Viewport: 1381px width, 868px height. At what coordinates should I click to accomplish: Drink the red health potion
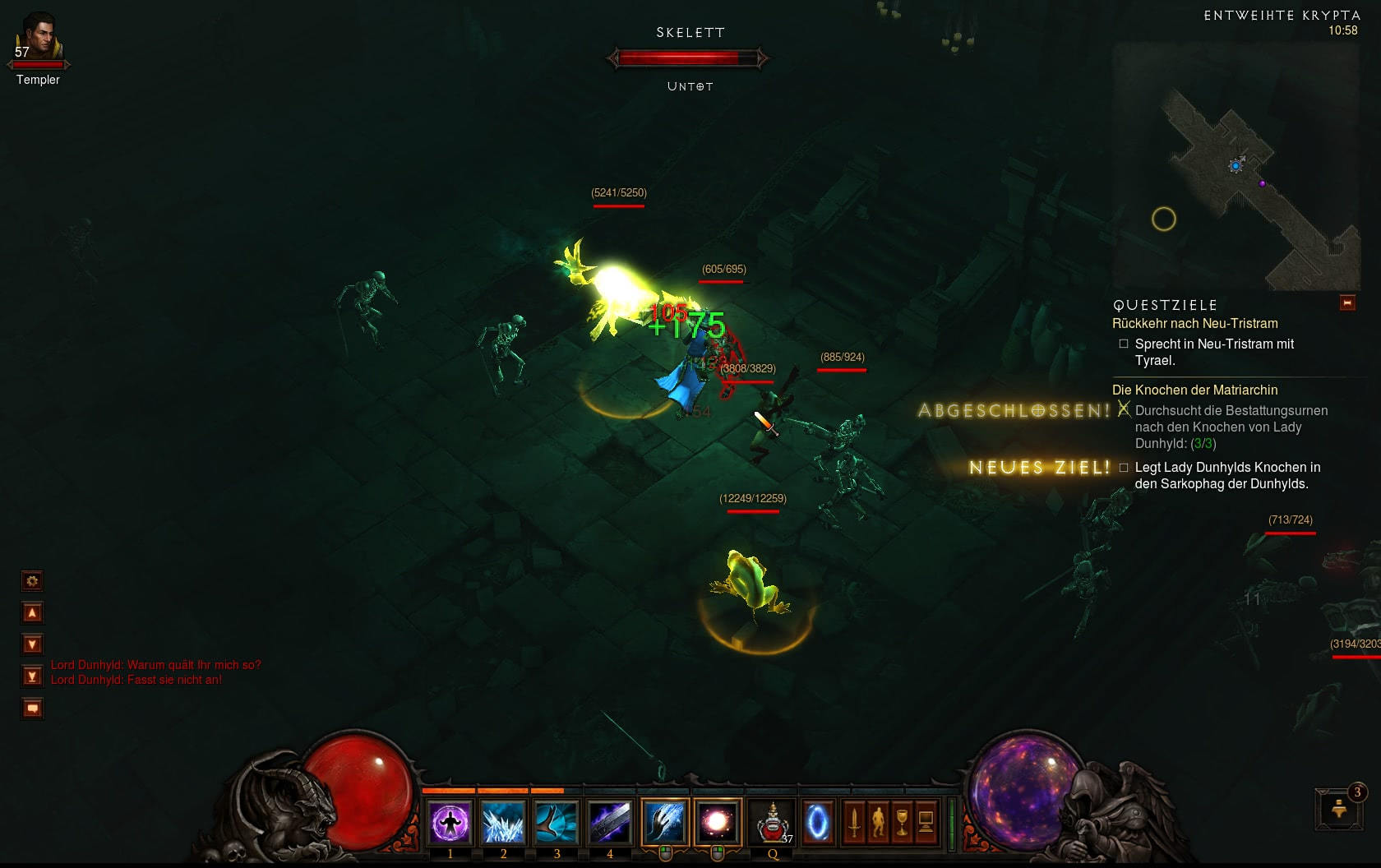coord(773,822)
